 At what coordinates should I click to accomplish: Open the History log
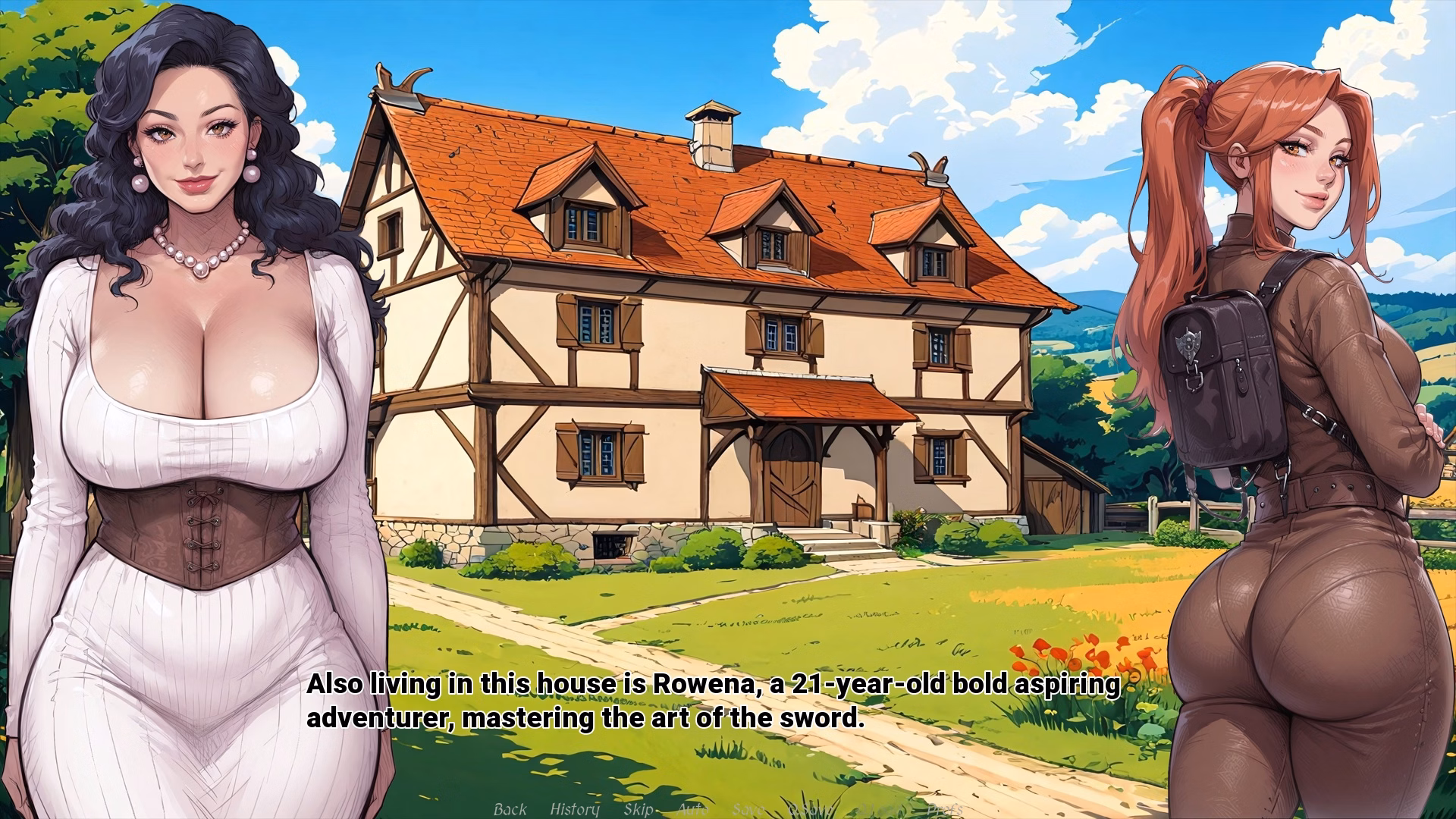[574, 809]
